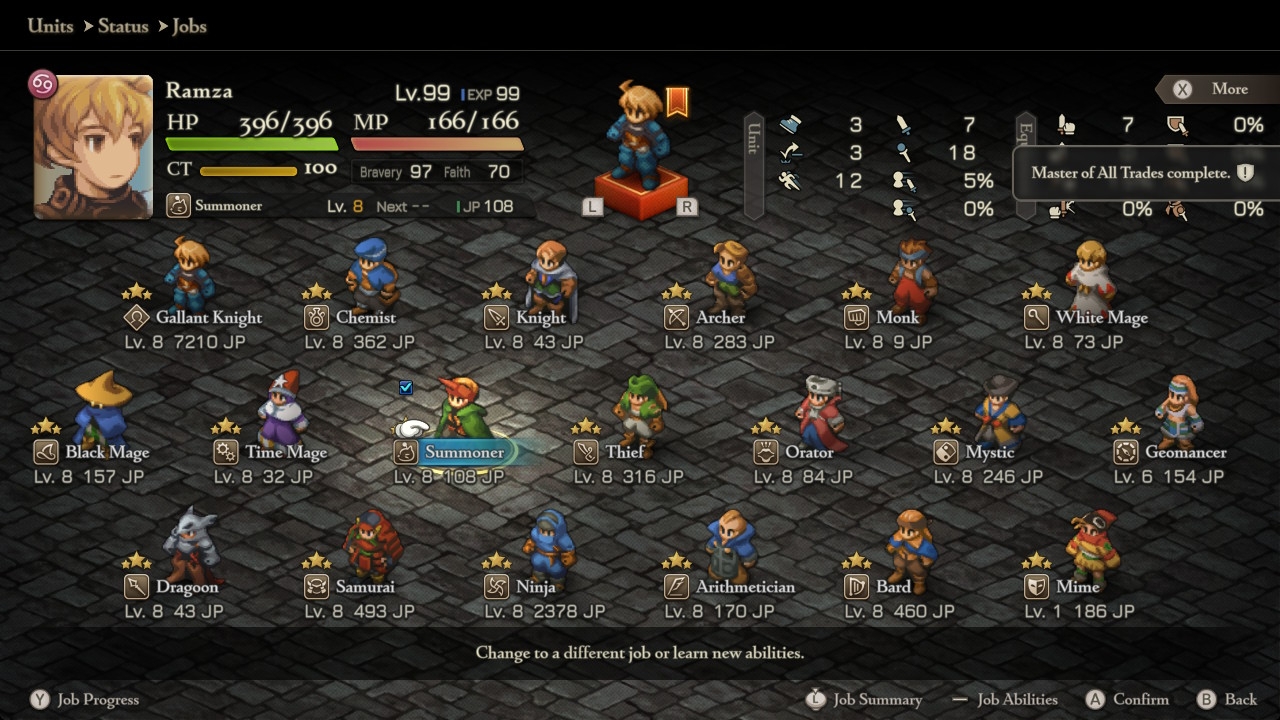This screenshot has width=1280, height=720.
Task: Choose the Samurai job
Action: [364, 587]
